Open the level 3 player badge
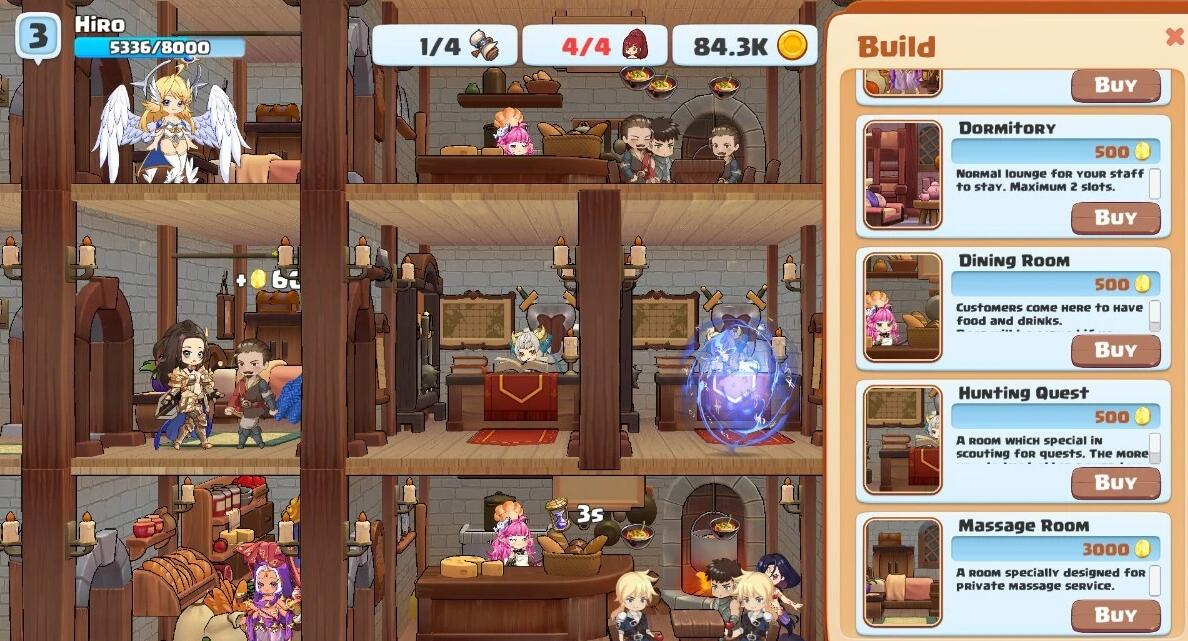The image size is (1188, 641). [x=38, y=37]
